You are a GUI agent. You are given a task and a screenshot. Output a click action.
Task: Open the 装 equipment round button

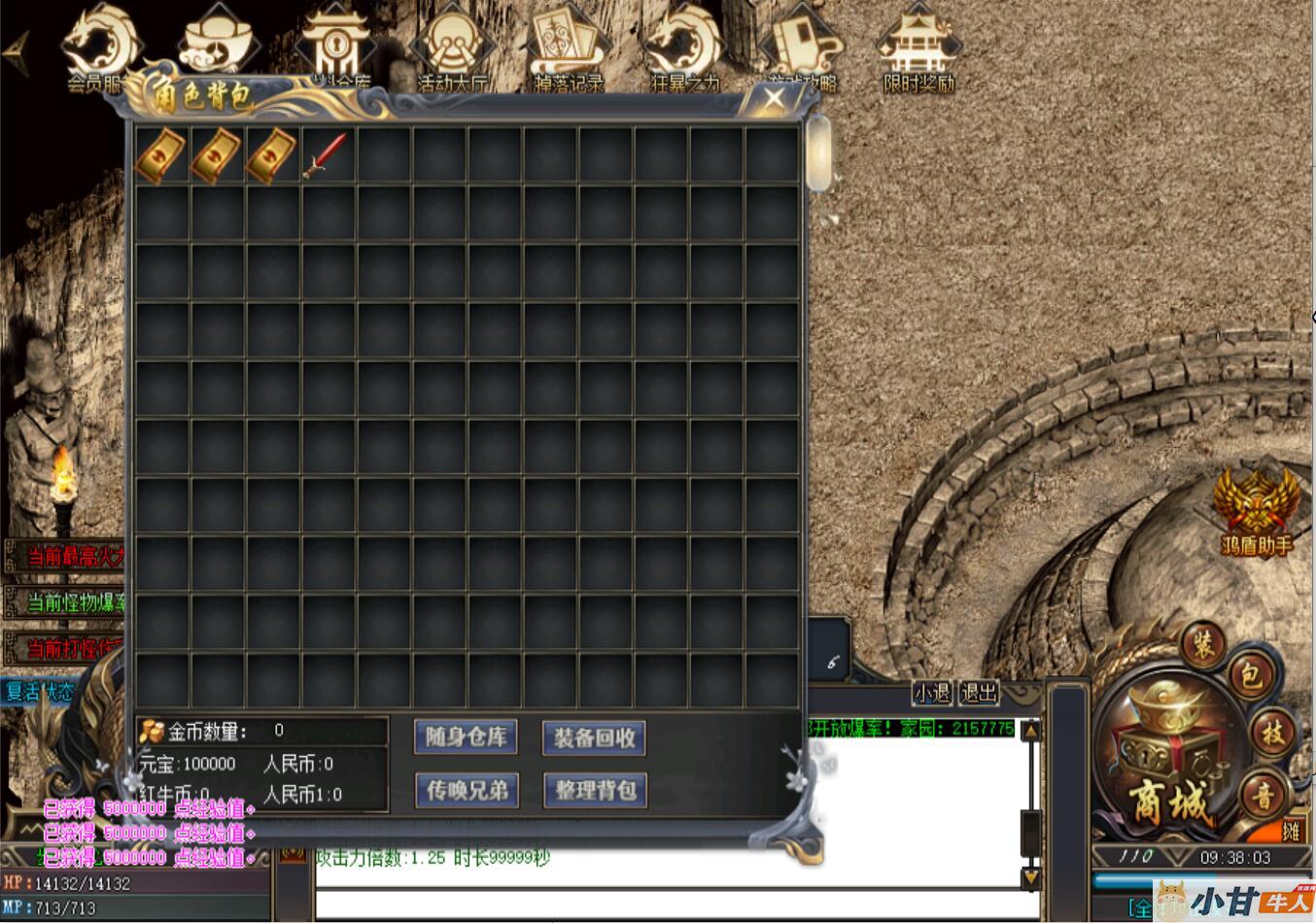click(x=1203, y=644)
